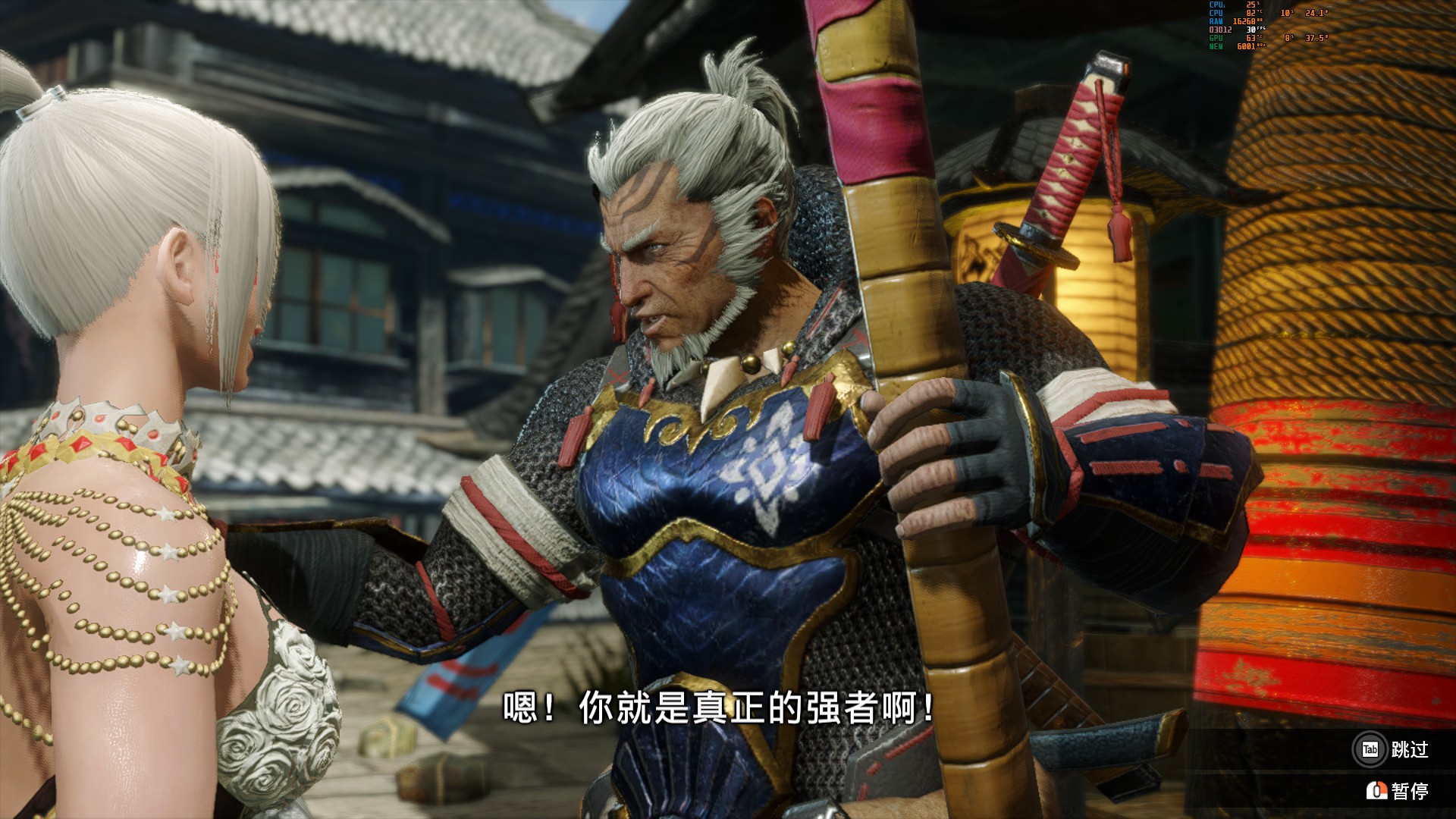Click the 30 FPS value

click(x=1250, y=30)
